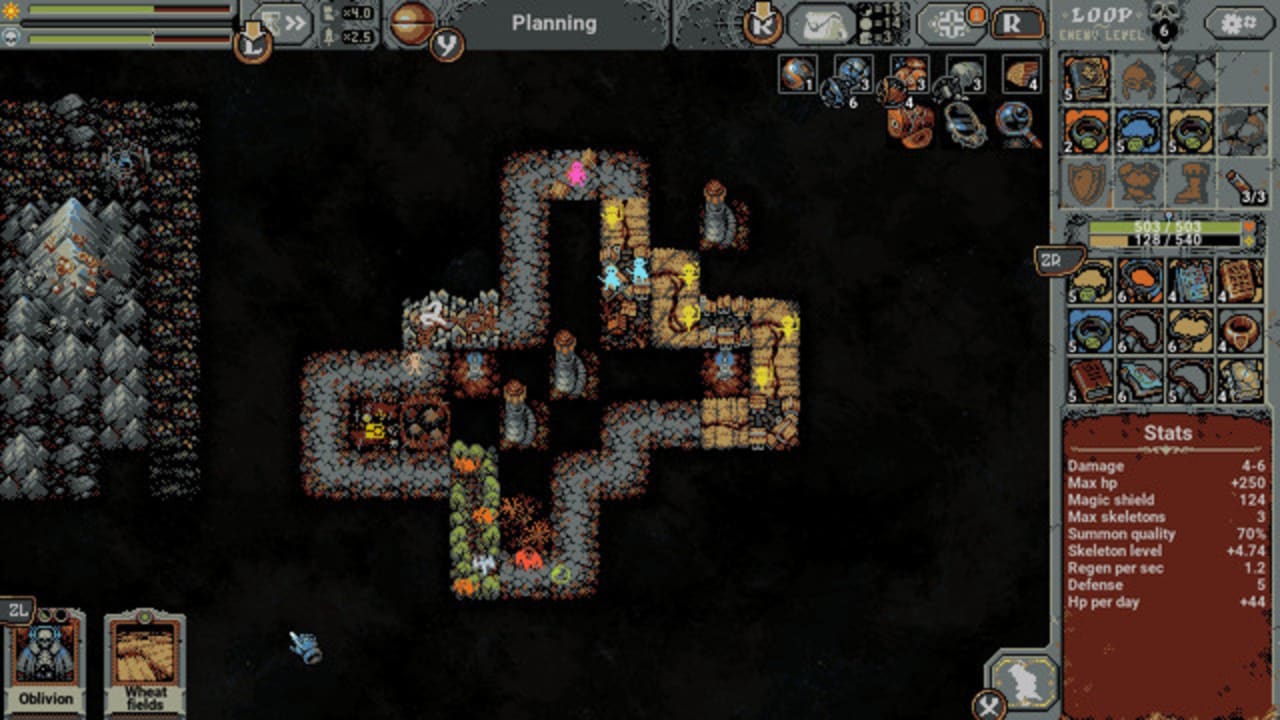This screenshot has width=1280, height=720.
Task: Select the level 6 blue open book
Action: (x=1140, y=381)
